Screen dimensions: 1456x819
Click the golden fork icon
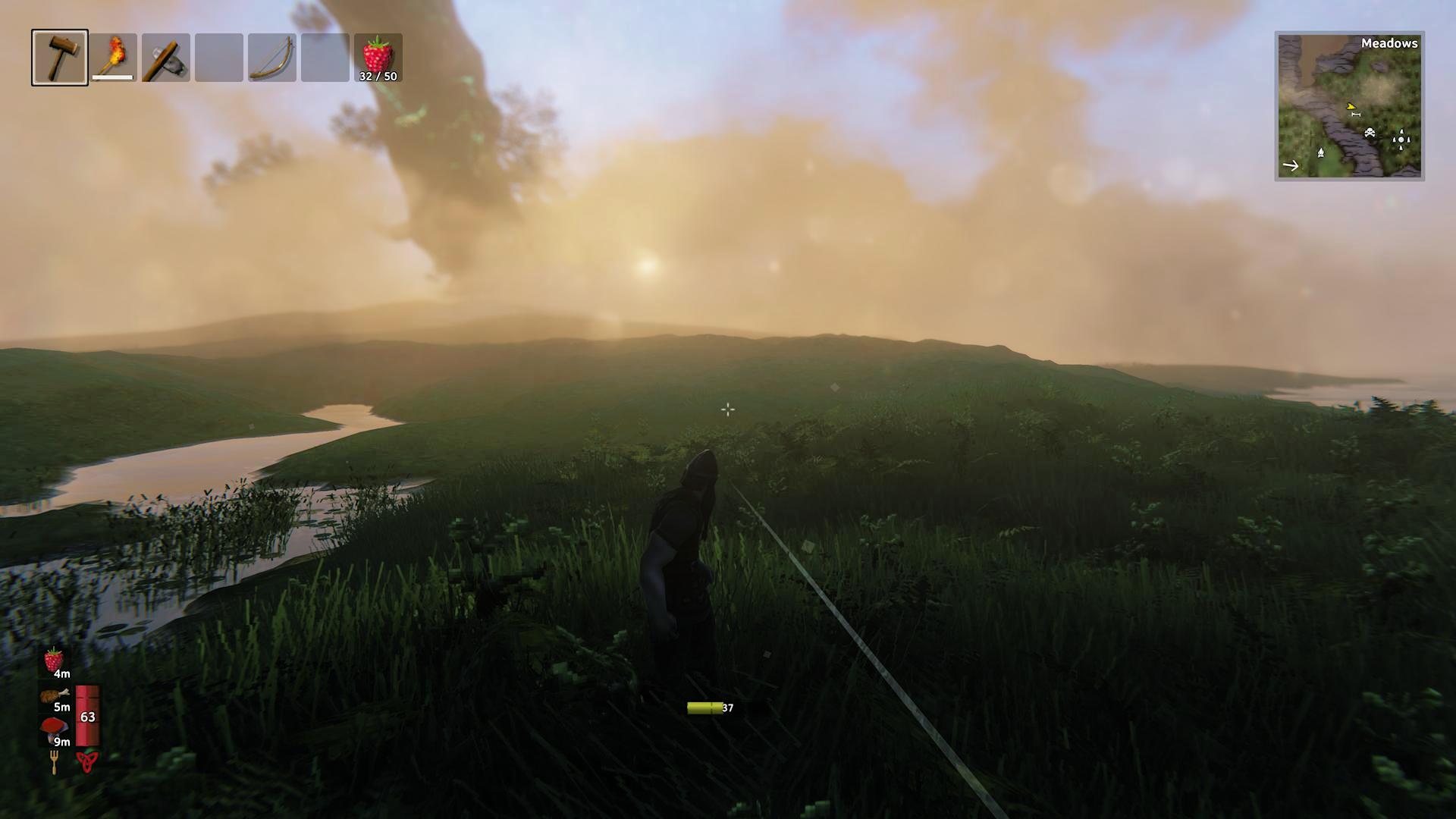55,761
